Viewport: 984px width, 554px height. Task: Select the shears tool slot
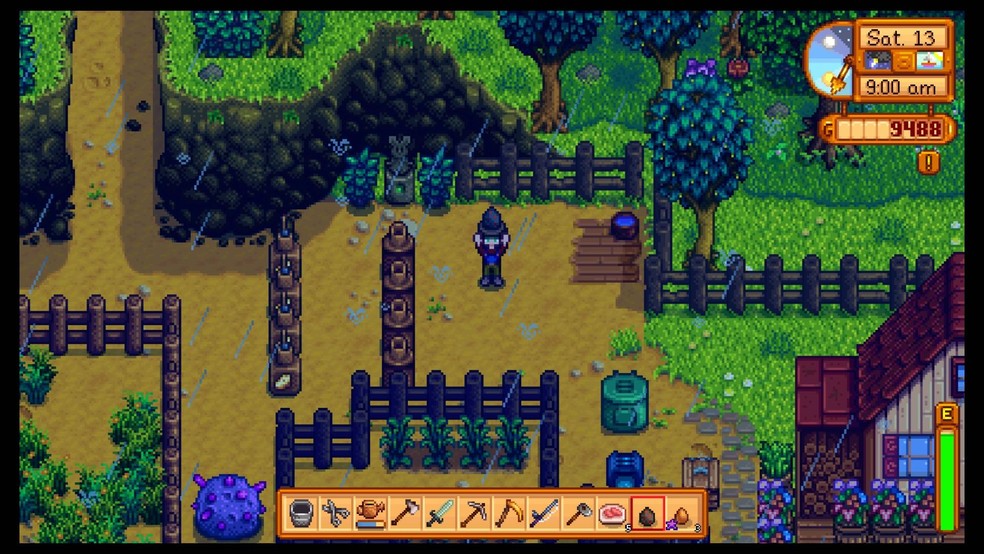click(x=334, y=513)
